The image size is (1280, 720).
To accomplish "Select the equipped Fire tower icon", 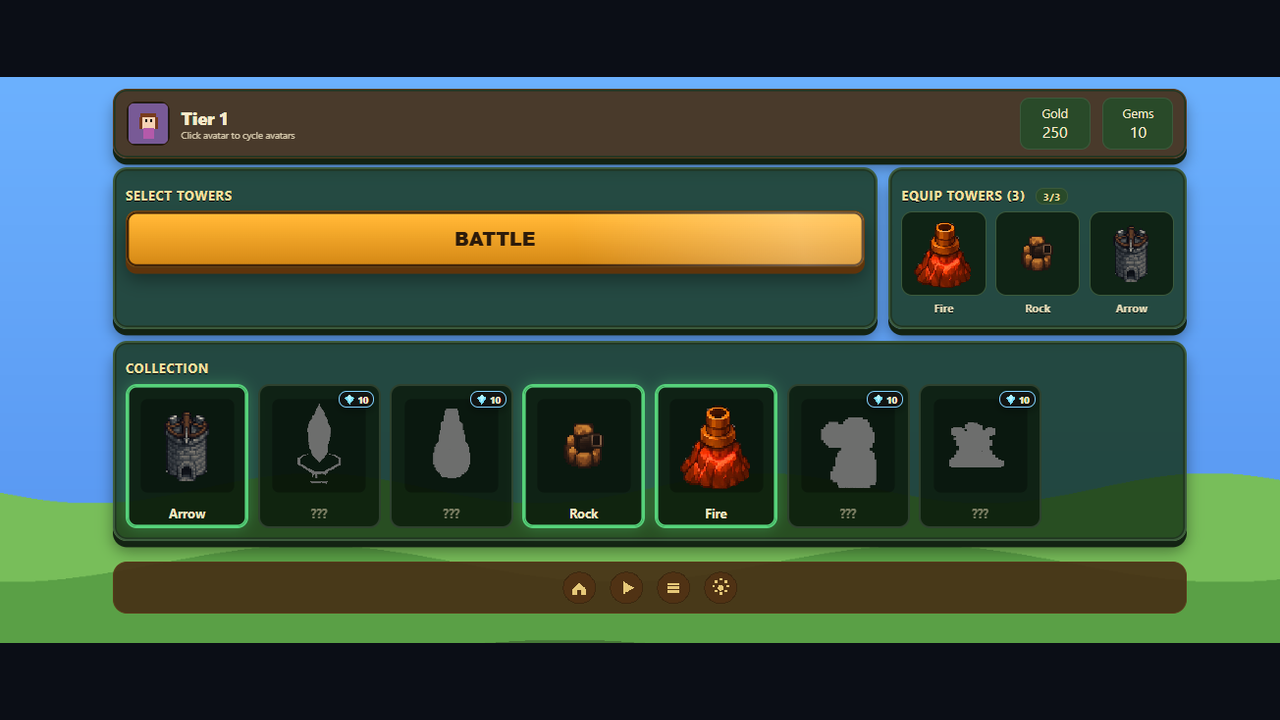I will [x=943, y=253].
